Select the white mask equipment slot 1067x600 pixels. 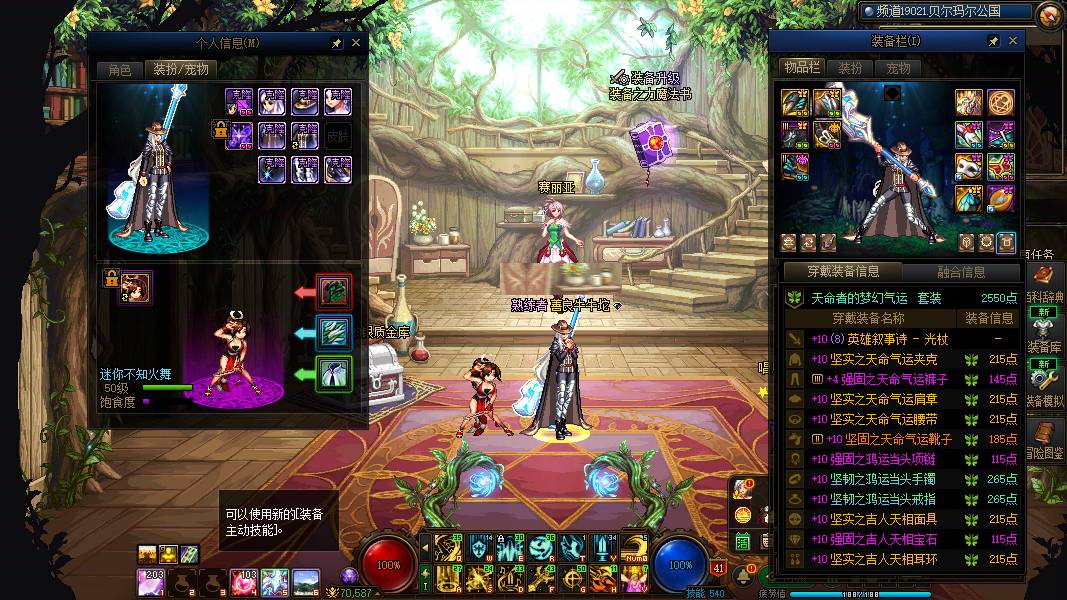968,166
